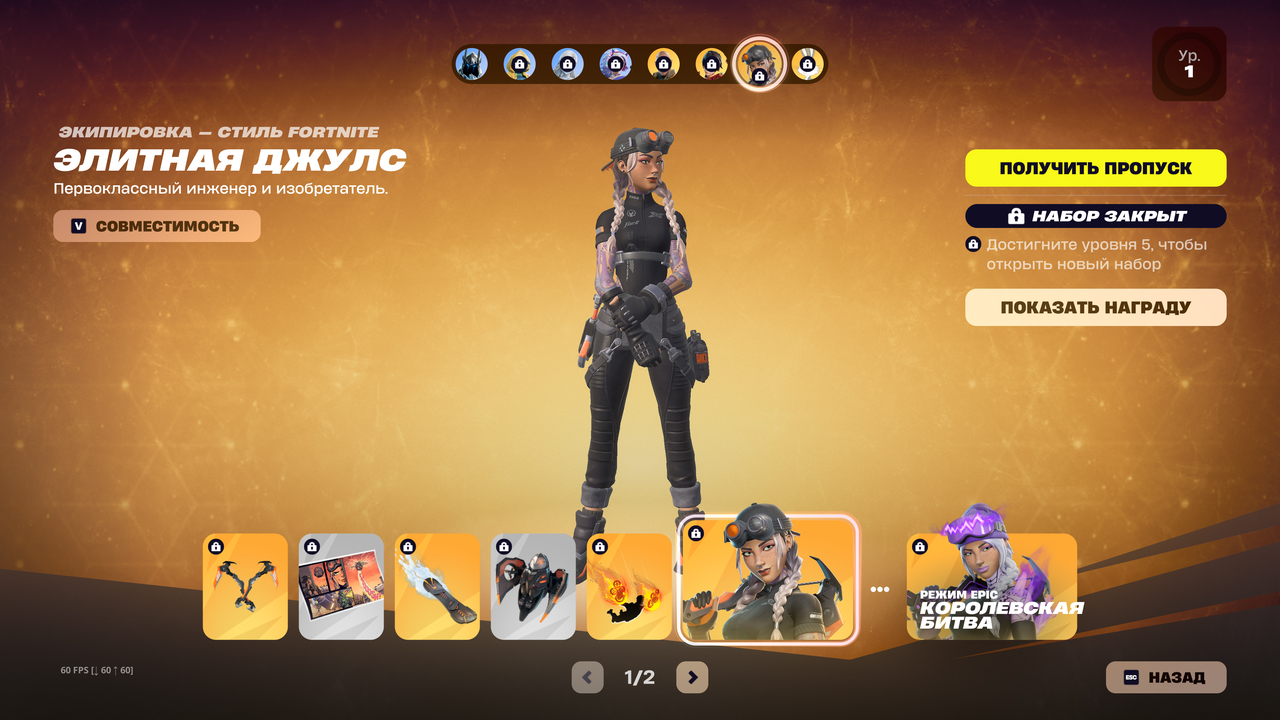
Task: Go back with the НАЗАД button
Action: pyautogui.click(x=1165, y=677)
